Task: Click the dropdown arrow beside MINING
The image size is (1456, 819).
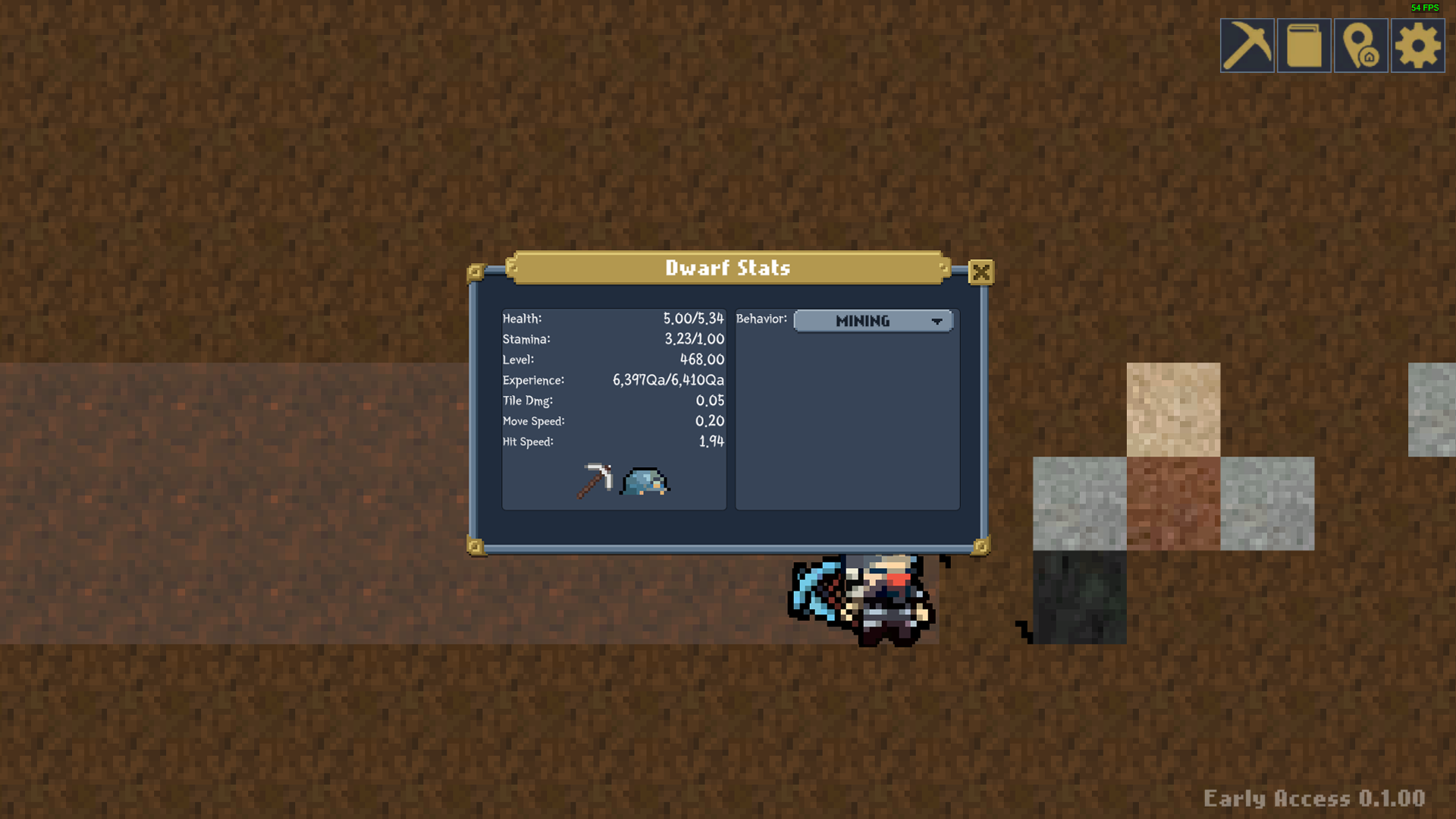Action: (938, 321)
